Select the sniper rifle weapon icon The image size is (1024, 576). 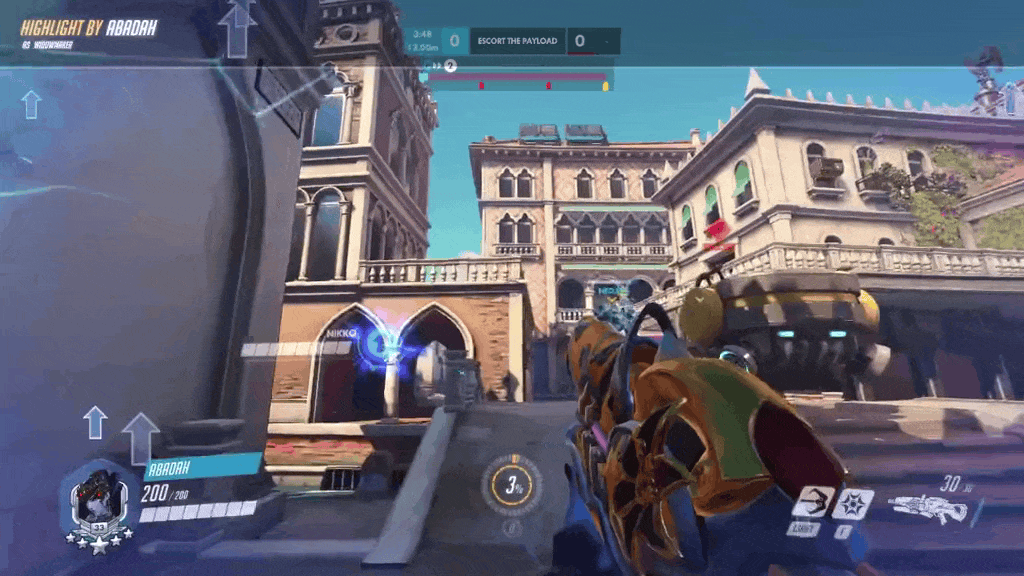927,508
